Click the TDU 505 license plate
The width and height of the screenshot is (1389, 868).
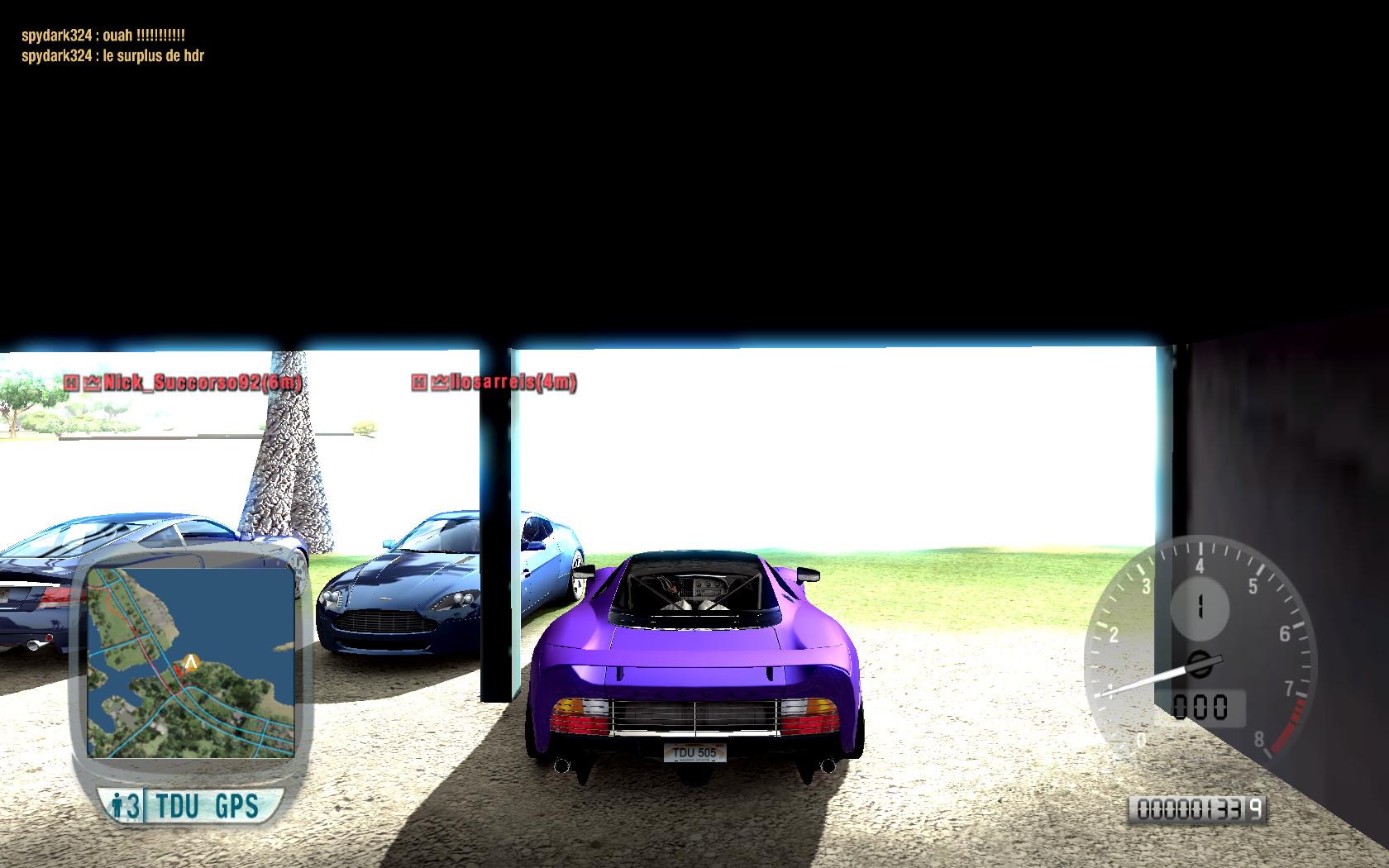pos(697,751)
